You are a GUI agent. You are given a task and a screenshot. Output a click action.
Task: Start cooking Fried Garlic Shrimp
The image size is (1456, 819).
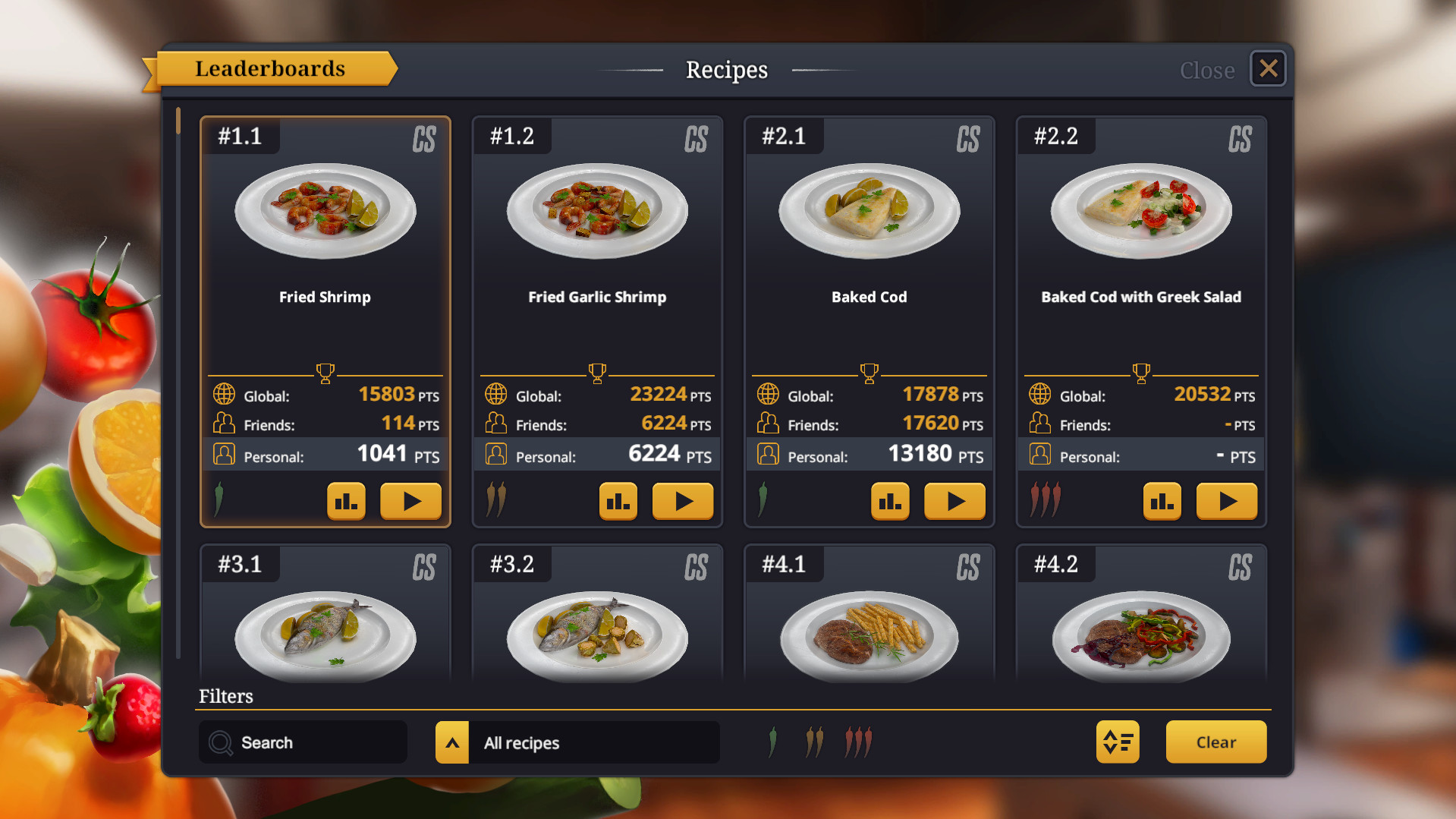pyautogui.click(x=682, y=501)
